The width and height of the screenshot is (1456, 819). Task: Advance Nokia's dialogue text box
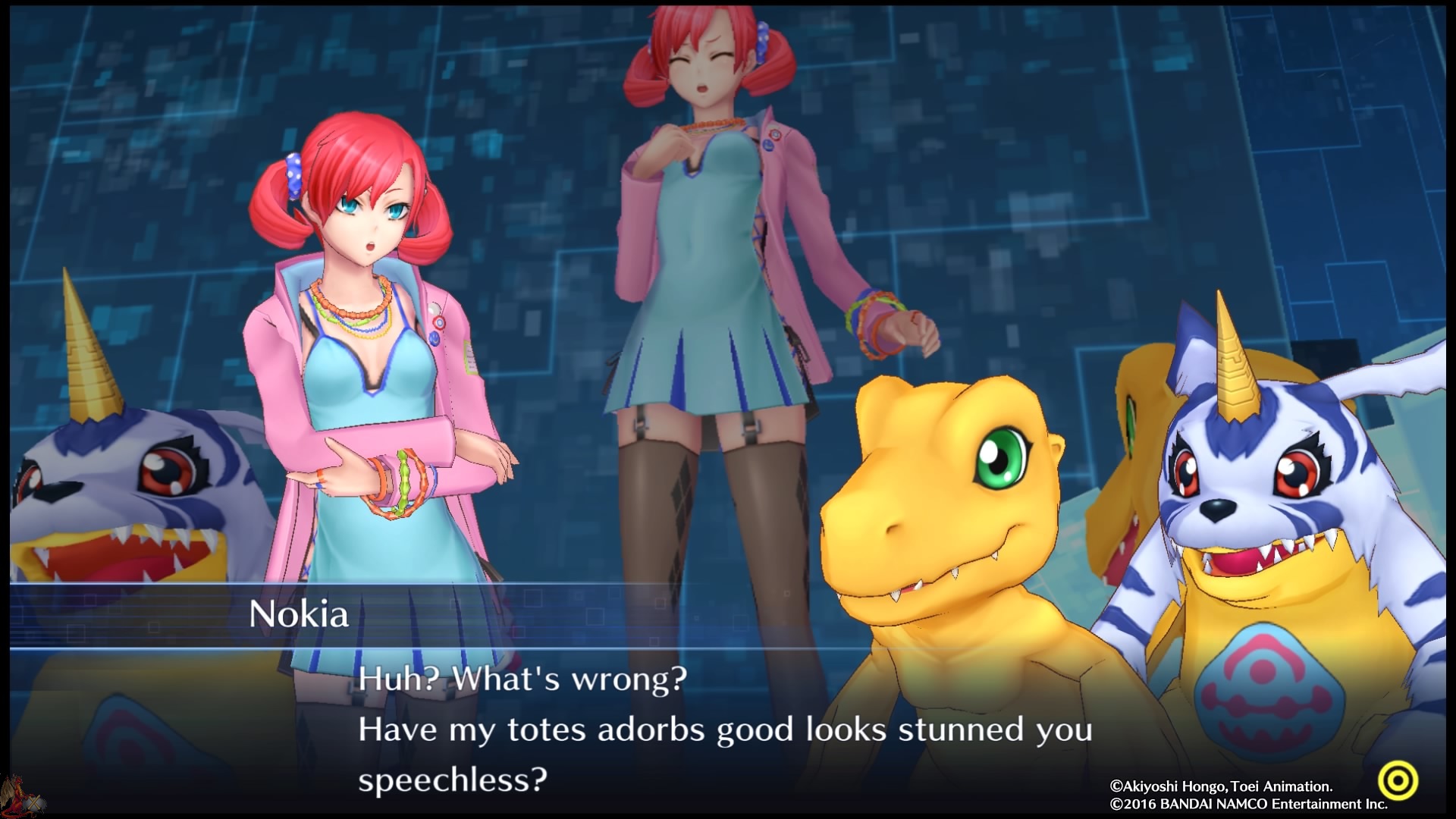point(724,729)
